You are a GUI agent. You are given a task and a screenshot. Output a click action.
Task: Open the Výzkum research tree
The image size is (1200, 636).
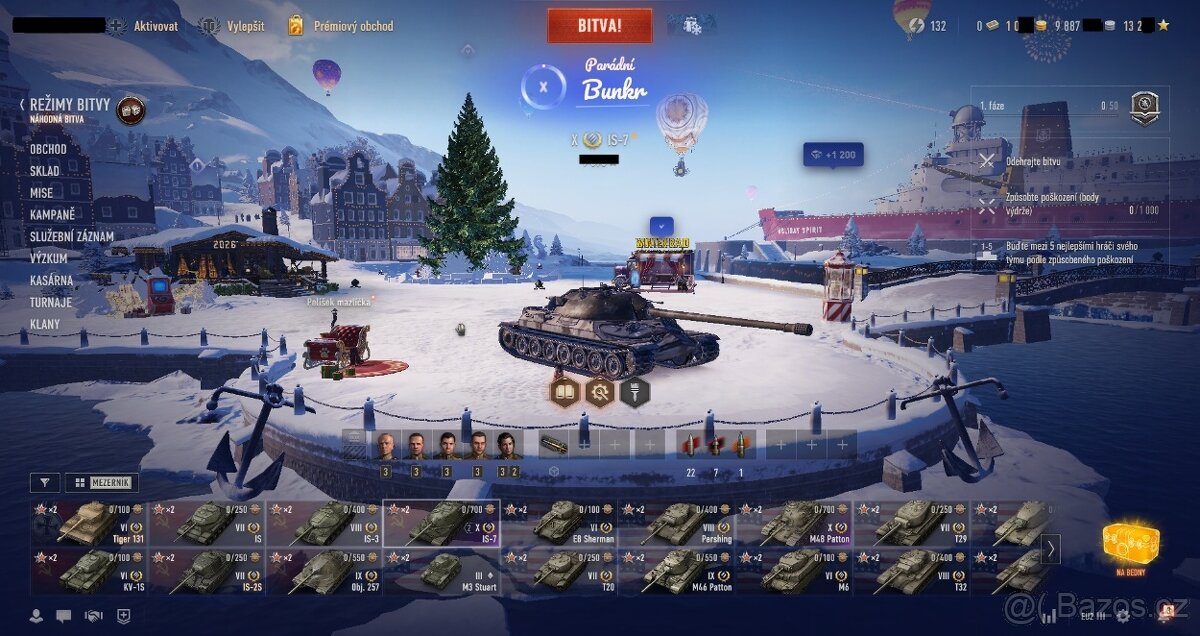48,258
